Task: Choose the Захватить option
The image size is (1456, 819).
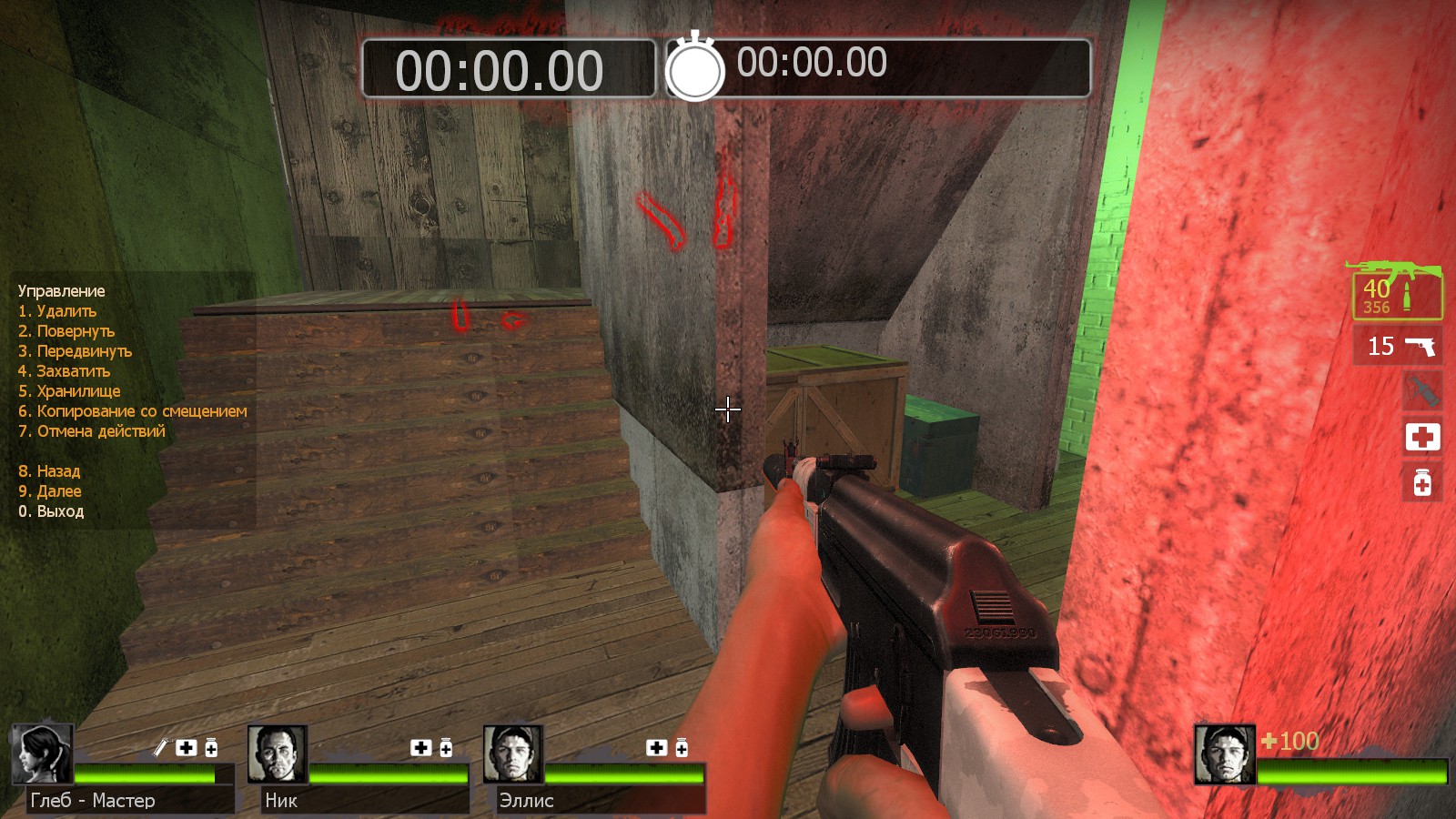Action: (x=64, y=371)
